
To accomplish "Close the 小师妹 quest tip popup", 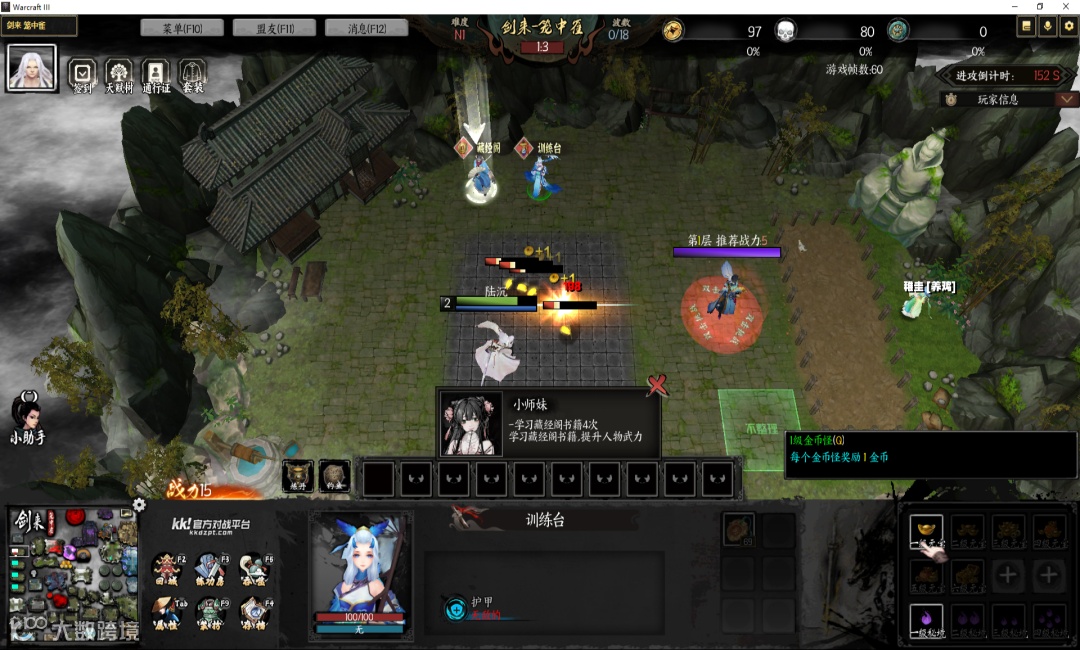I will (x=657, y=384).
